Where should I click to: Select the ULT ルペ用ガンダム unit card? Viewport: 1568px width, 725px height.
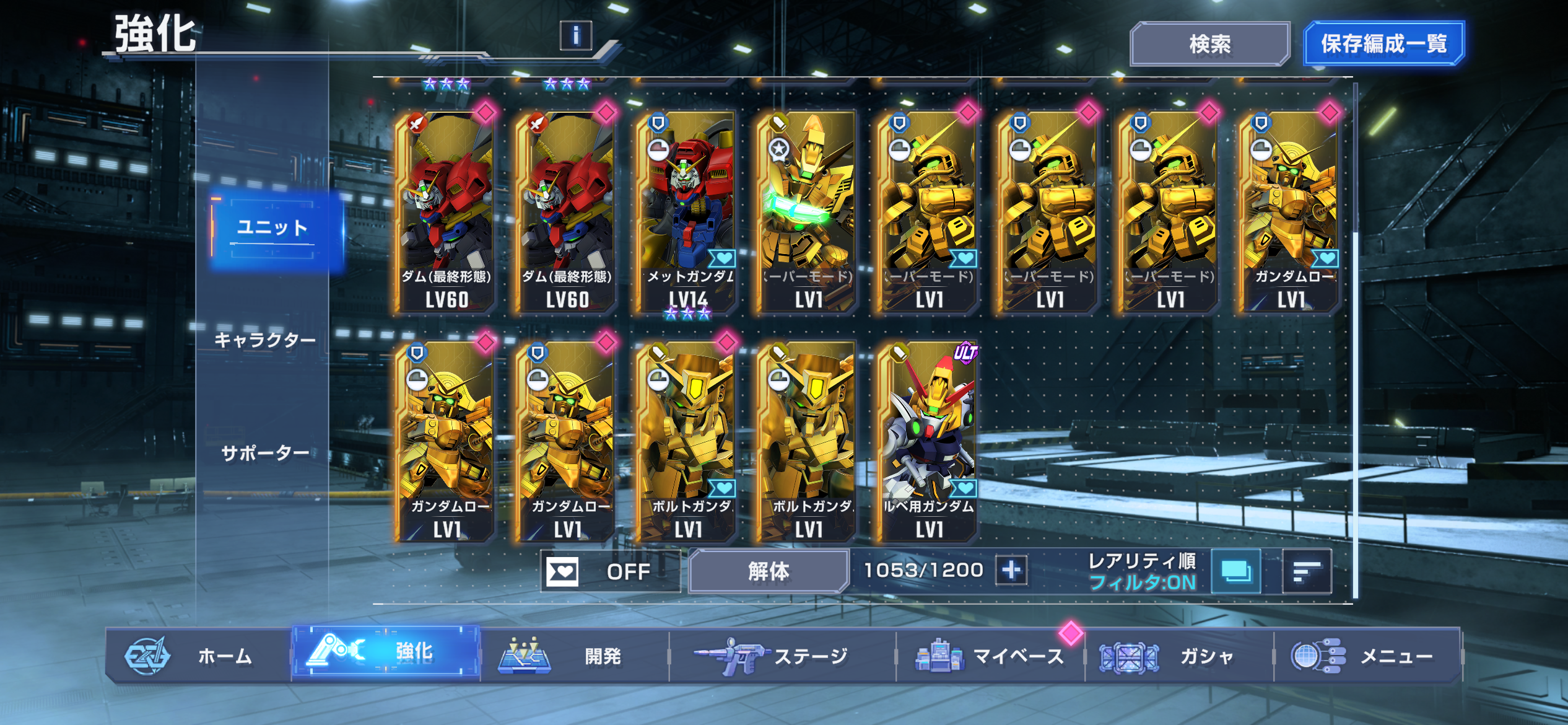[x=928, y=441]
